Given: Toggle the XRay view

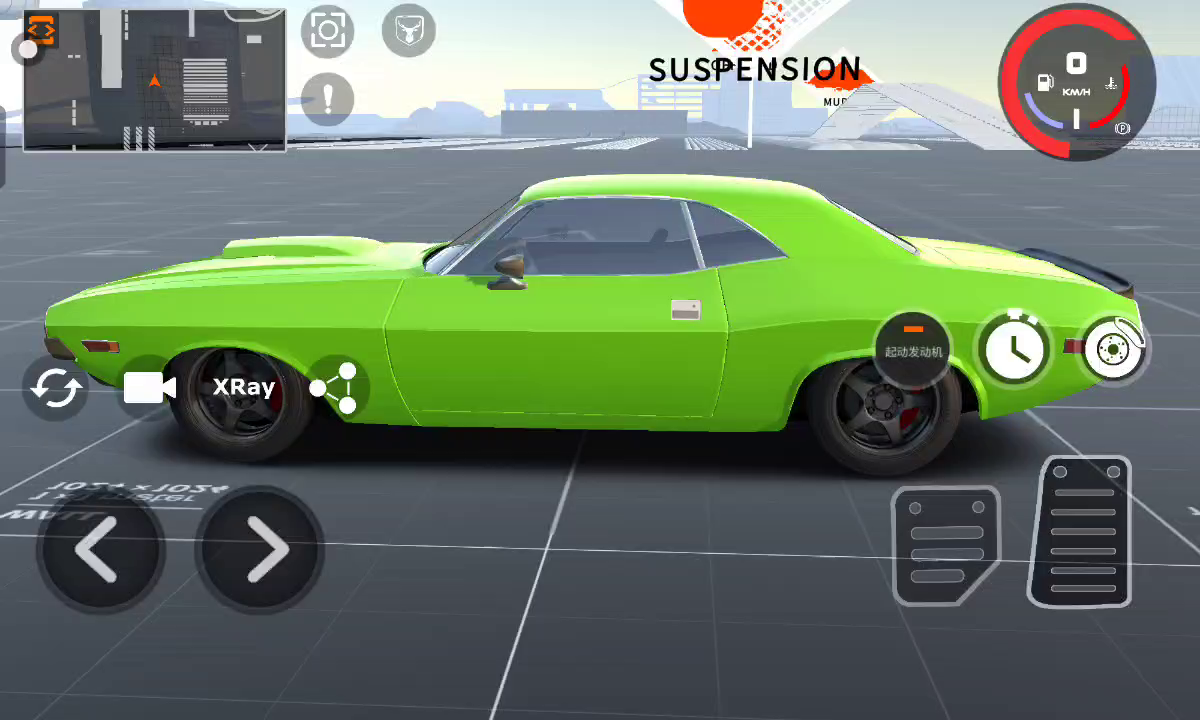Looking at the screenshot, I should [243, 388].
